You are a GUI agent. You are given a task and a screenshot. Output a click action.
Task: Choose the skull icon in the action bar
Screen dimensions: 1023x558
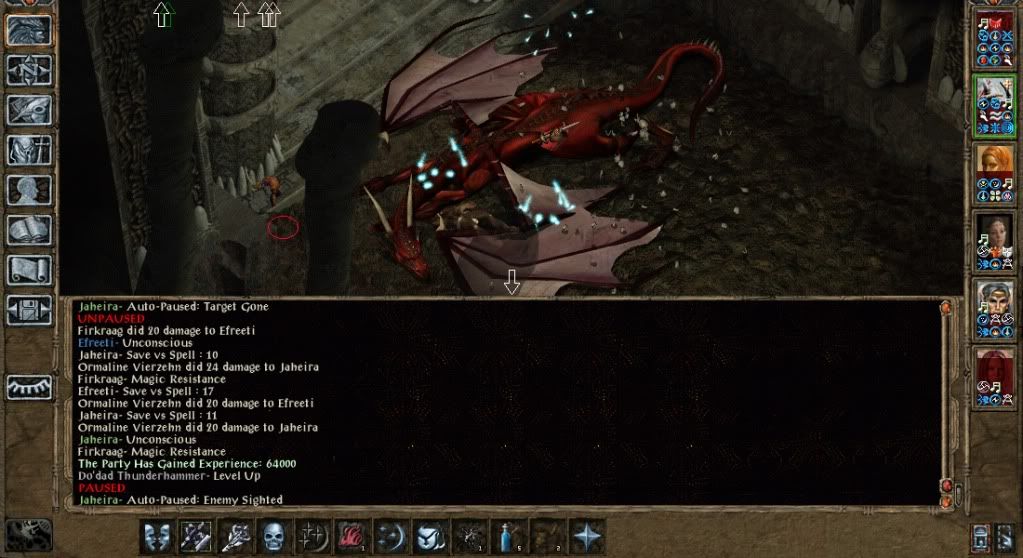point(273,536)
